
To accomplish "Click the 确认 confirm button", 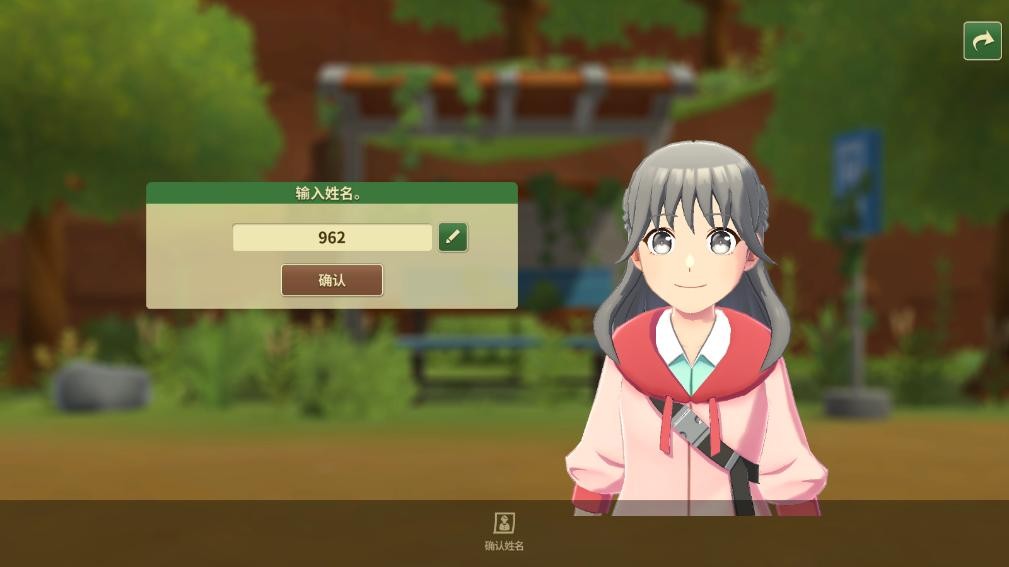I will point(332,280).
